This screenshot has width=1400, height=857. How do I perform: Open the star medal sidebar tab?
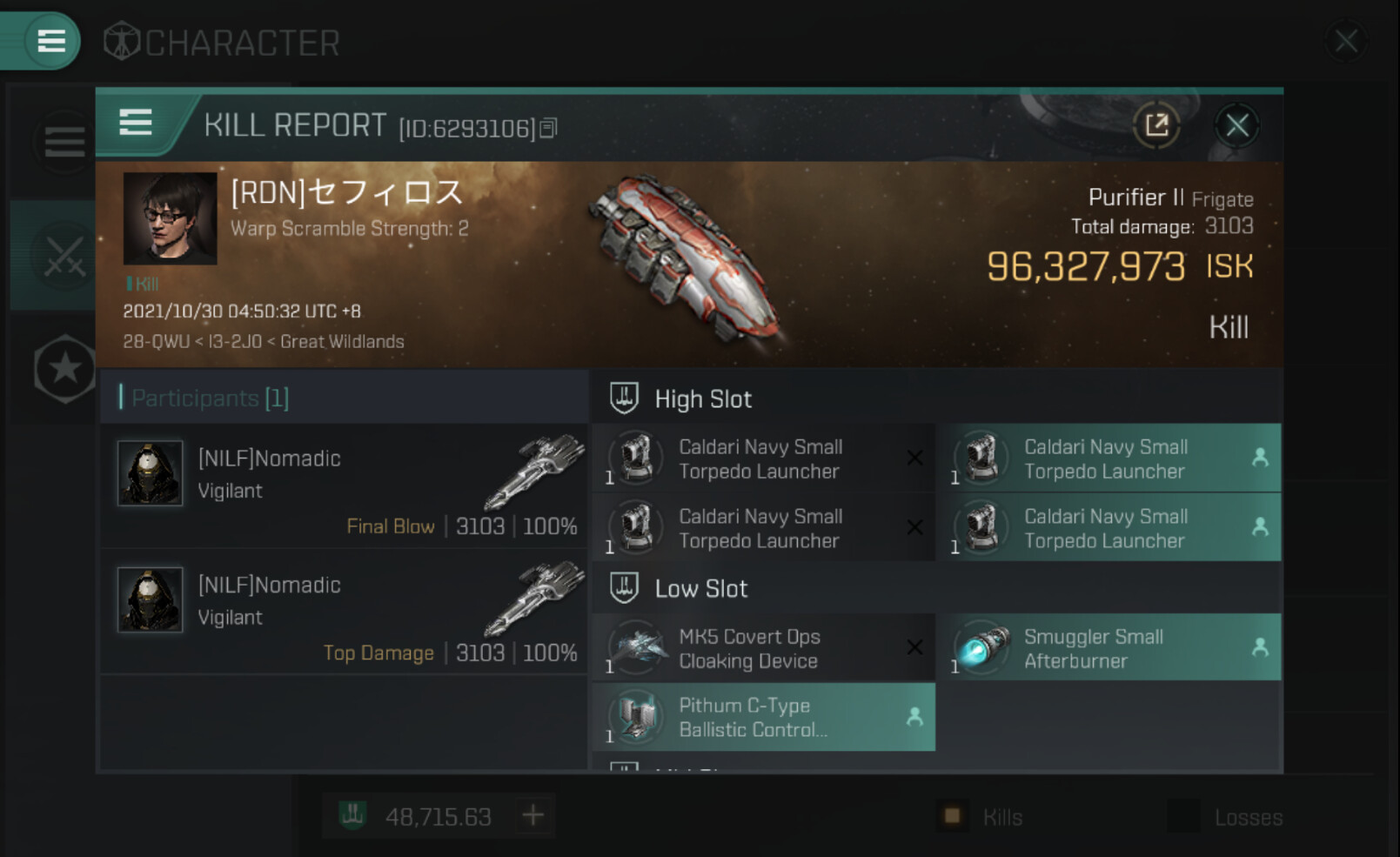[x=64, y=369]
